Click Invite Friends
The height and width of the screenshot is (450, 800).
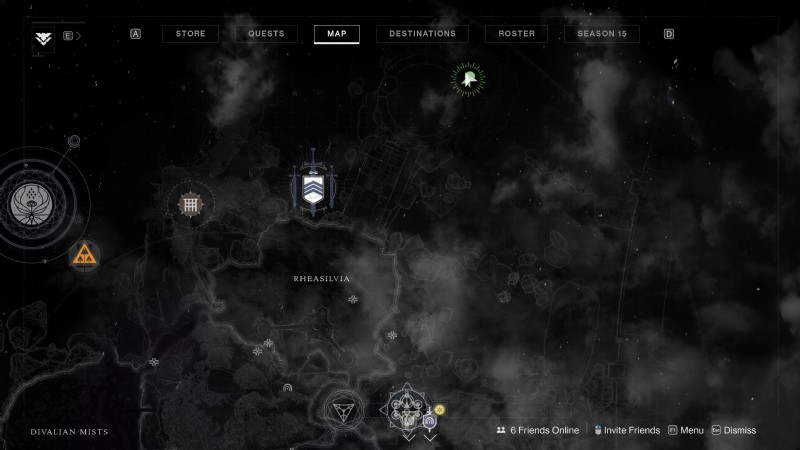tap(629, 430)
